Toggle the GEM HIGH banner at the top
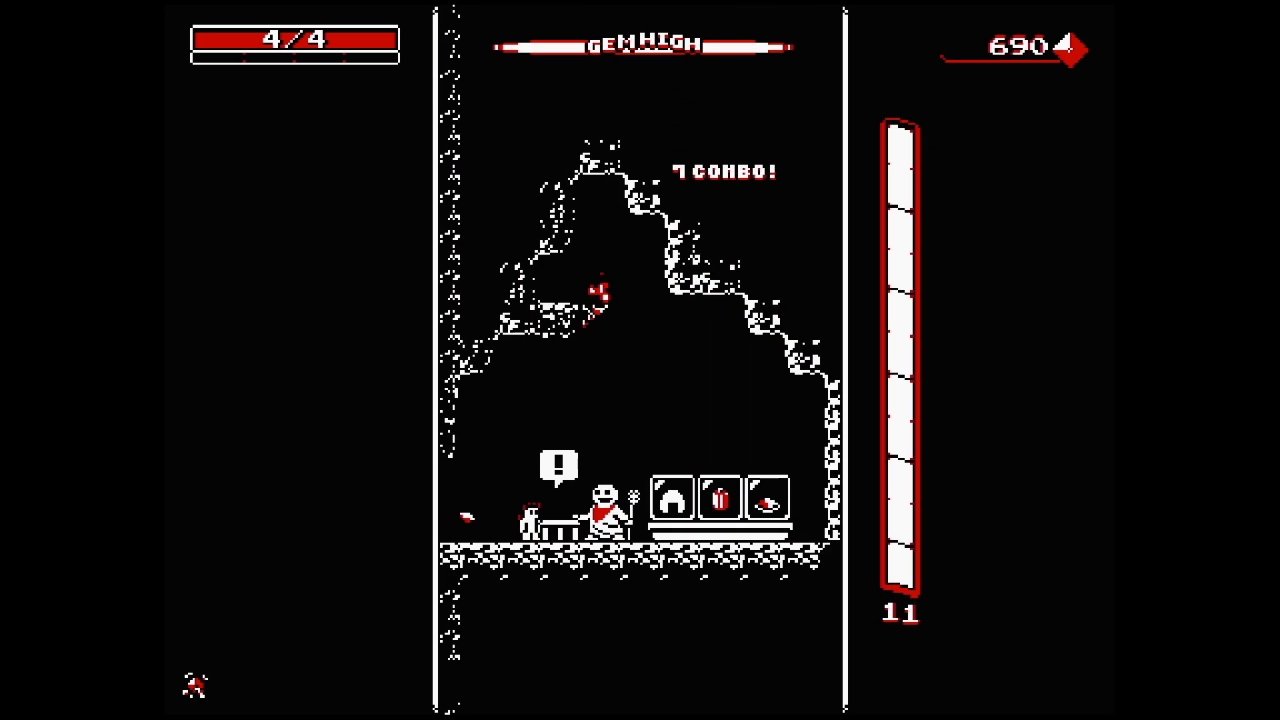 click(x=643, y=44)
